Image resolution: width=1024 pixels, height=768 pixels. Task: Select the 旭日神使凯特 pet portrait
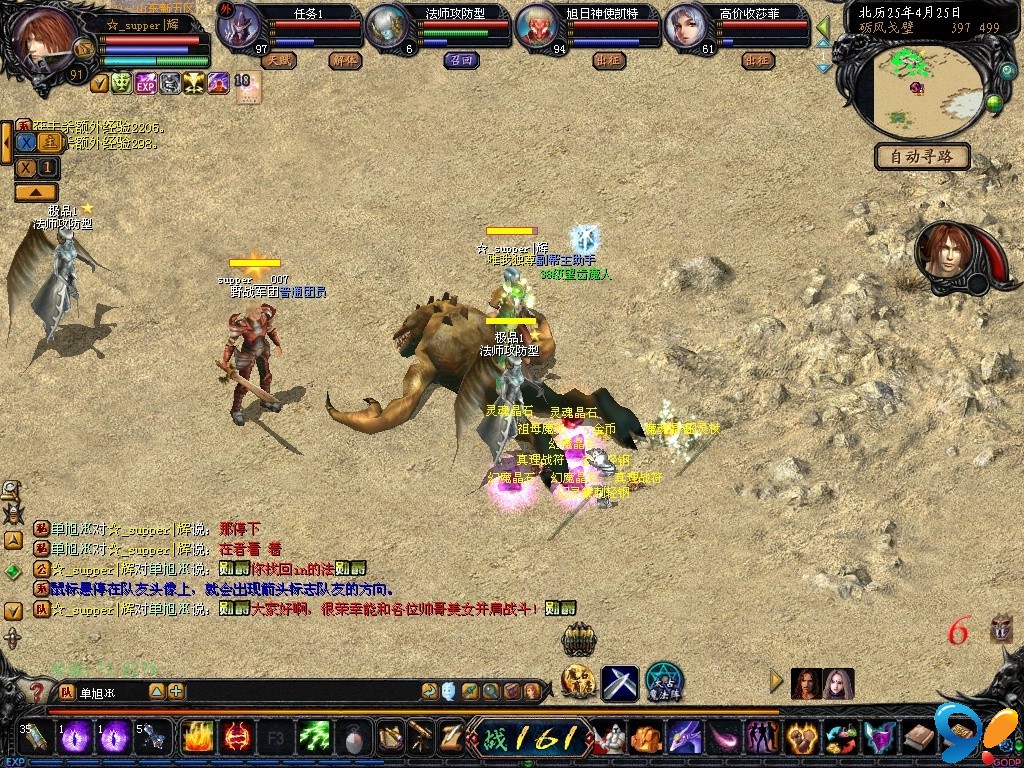coord(539,28)
